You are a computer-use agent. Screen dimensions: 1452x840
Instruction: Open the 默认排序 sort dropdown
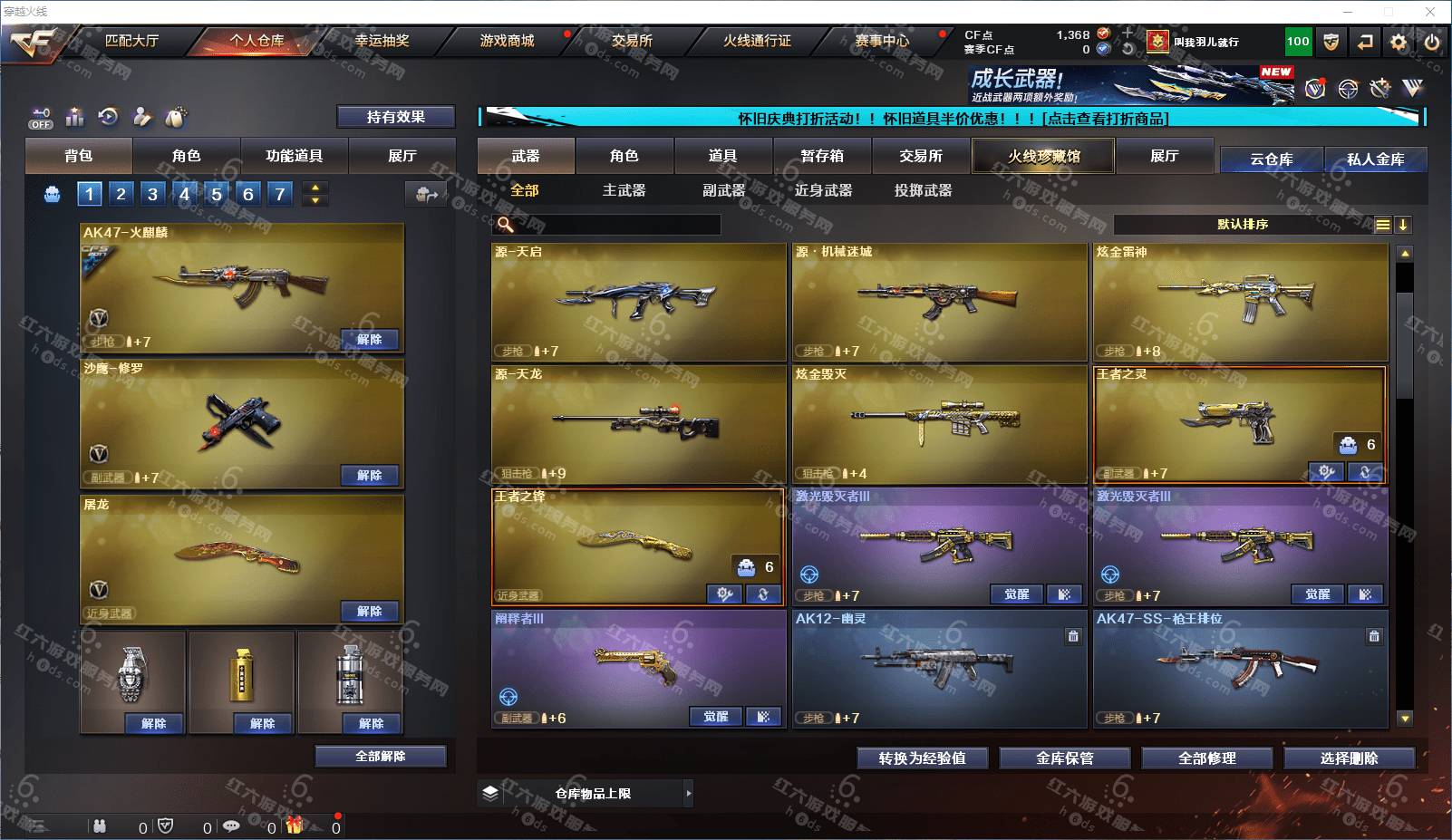(x=1242, y=225)
